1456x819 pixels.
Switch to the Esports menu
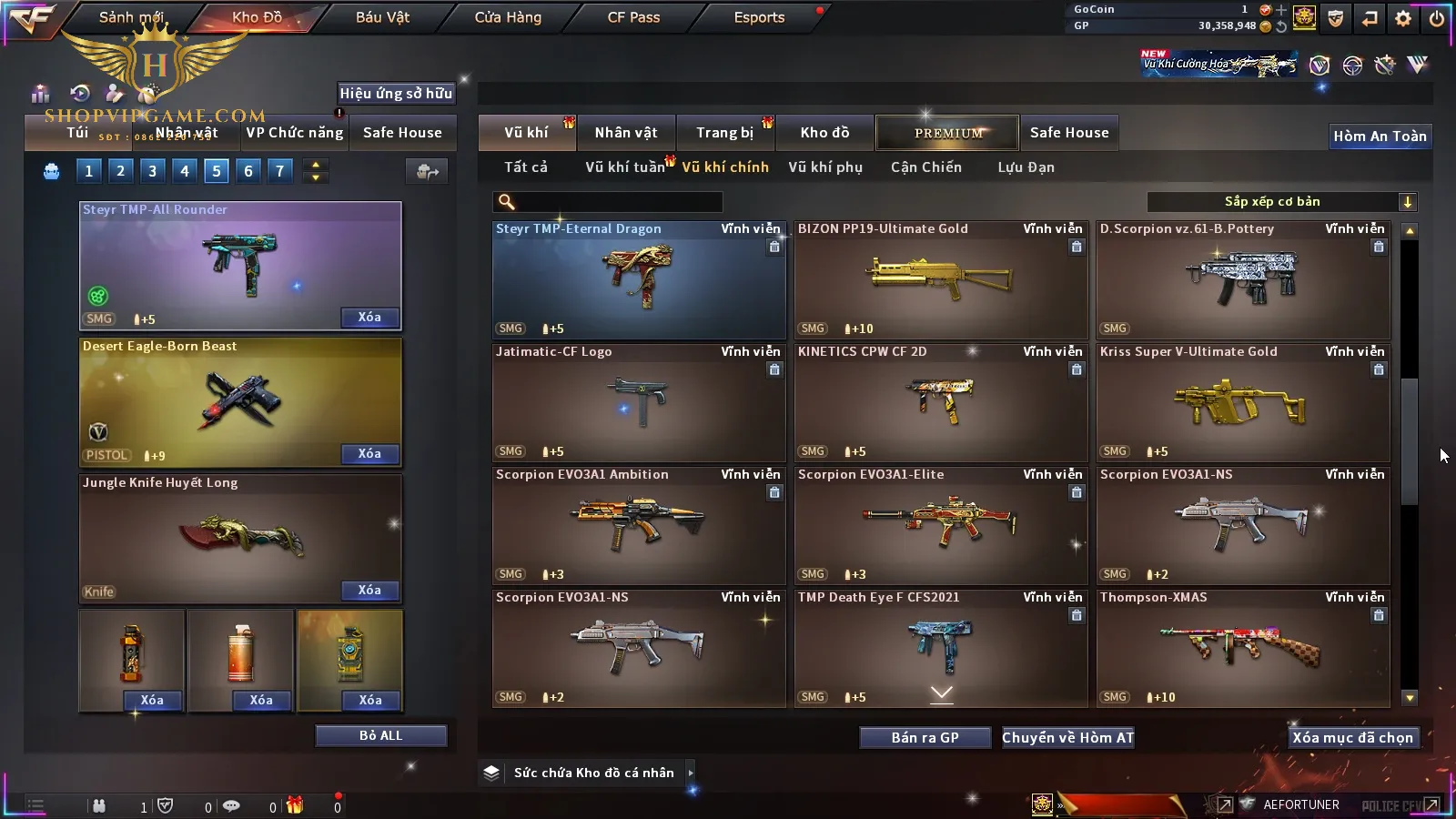point(759,17)
